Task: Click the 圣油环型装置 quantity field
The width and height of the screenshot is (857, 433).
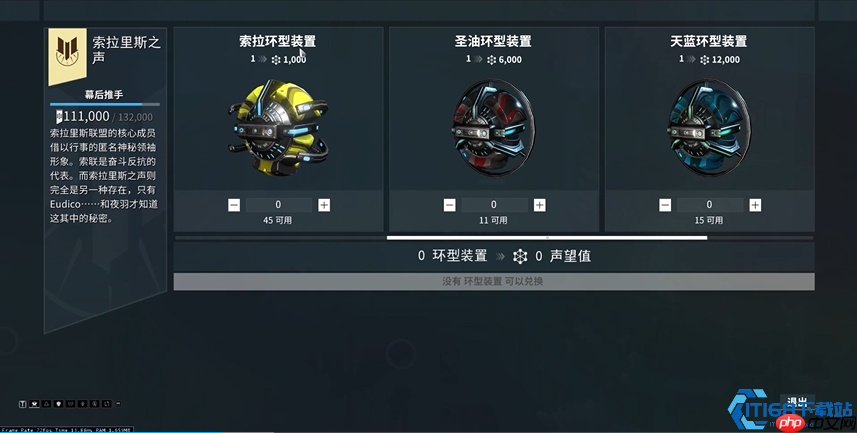Action: [494, 205]
